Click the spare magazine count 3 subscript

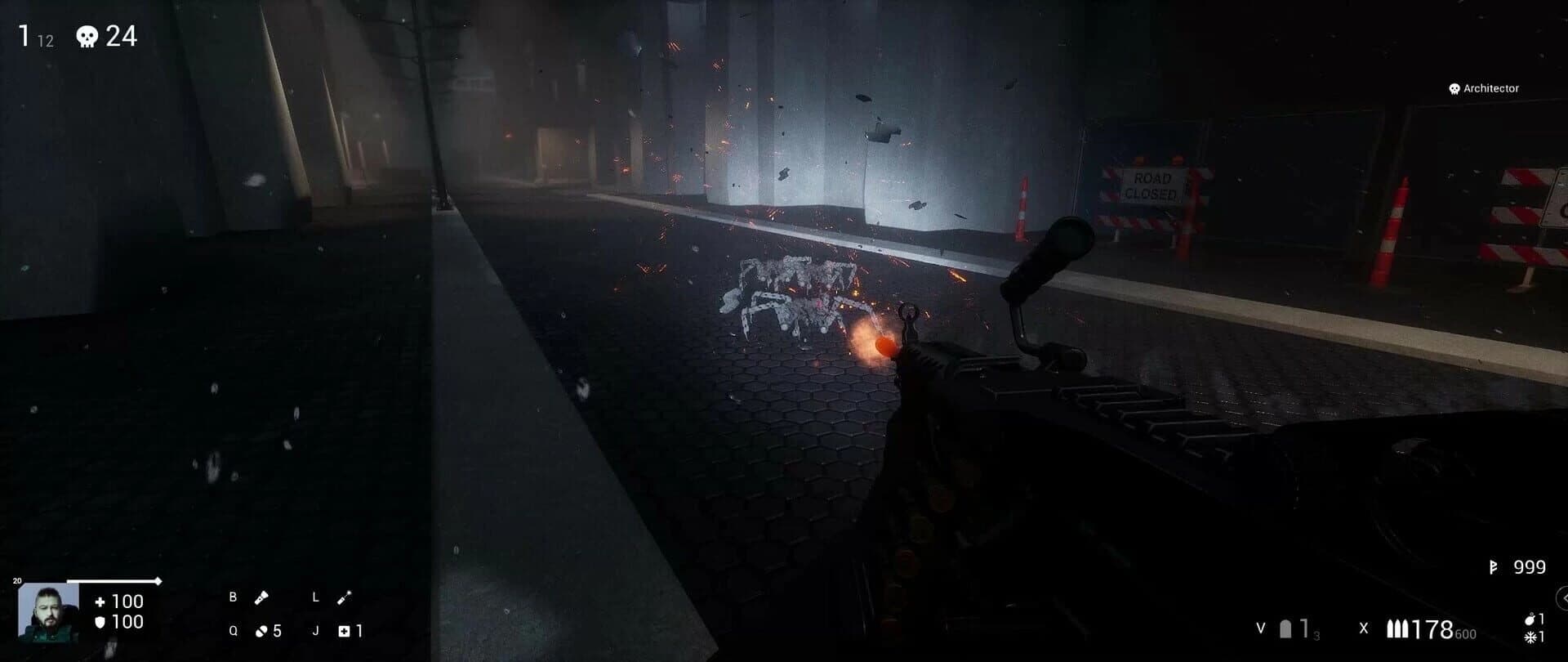pos(1316,634)
